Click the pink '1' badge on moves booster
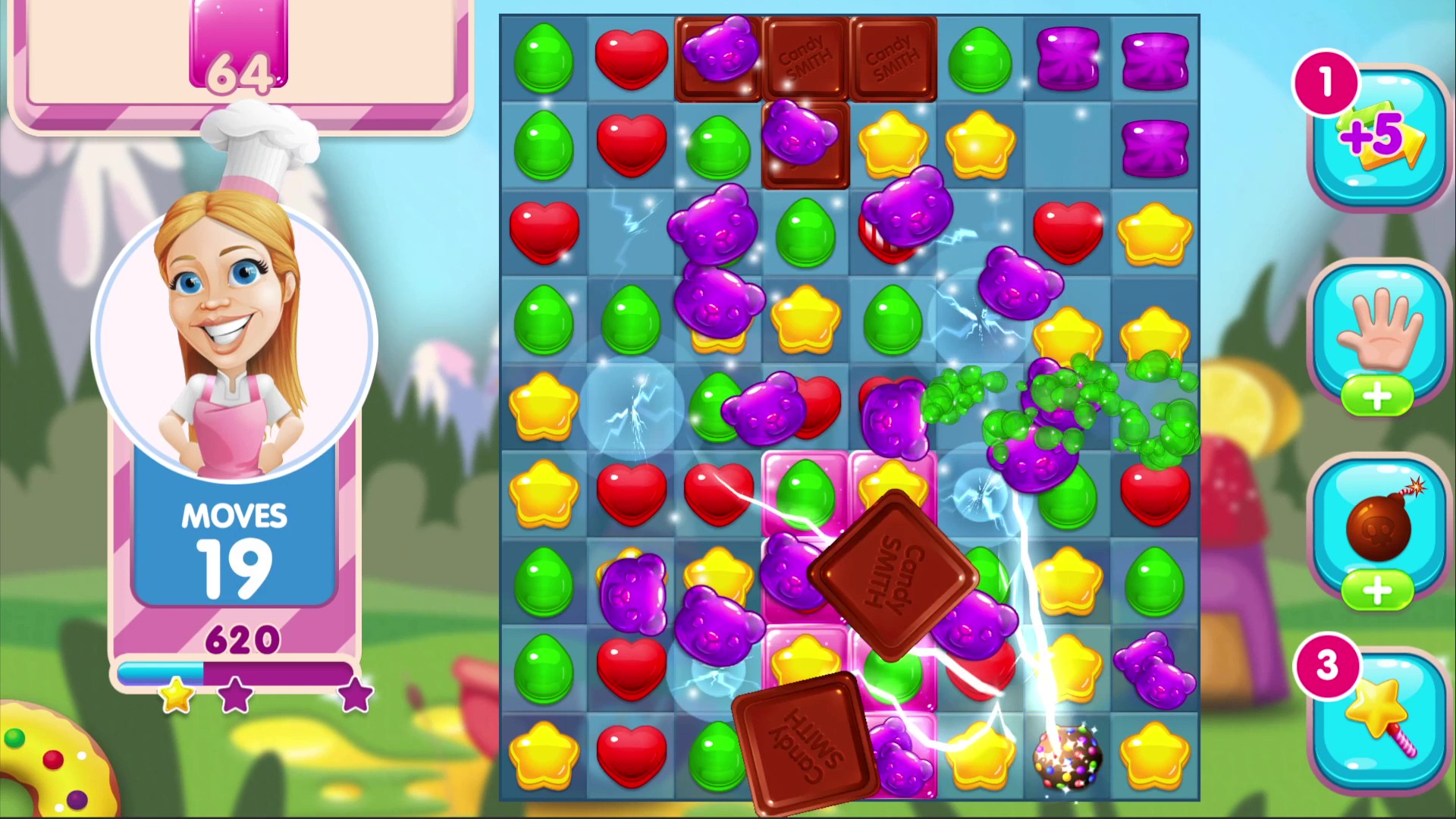The image size is (1456, 819). 1326,83
